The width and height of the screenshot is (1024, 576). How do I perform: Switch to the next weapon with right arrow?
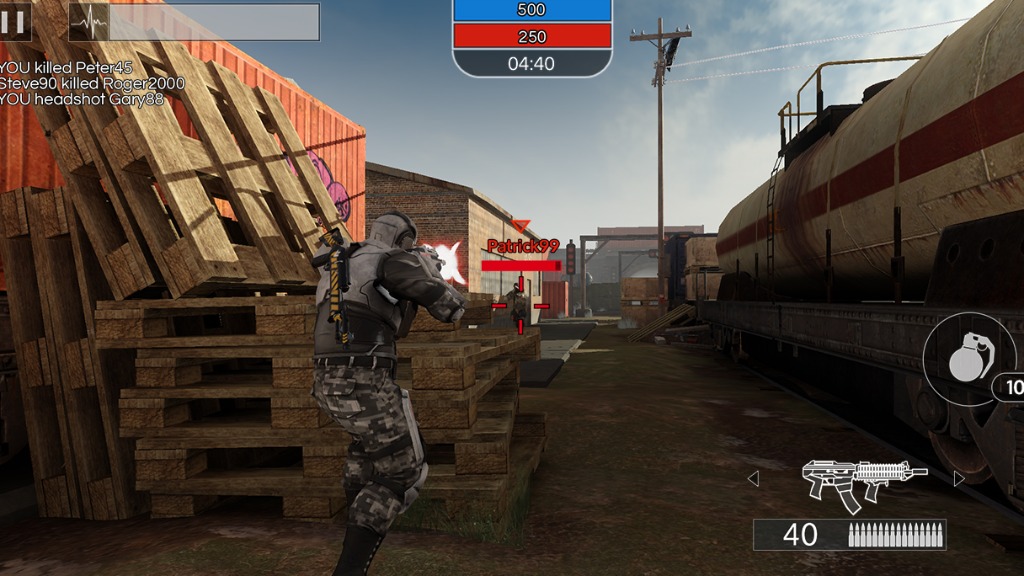pyautogui.click(x=959, y=479)
